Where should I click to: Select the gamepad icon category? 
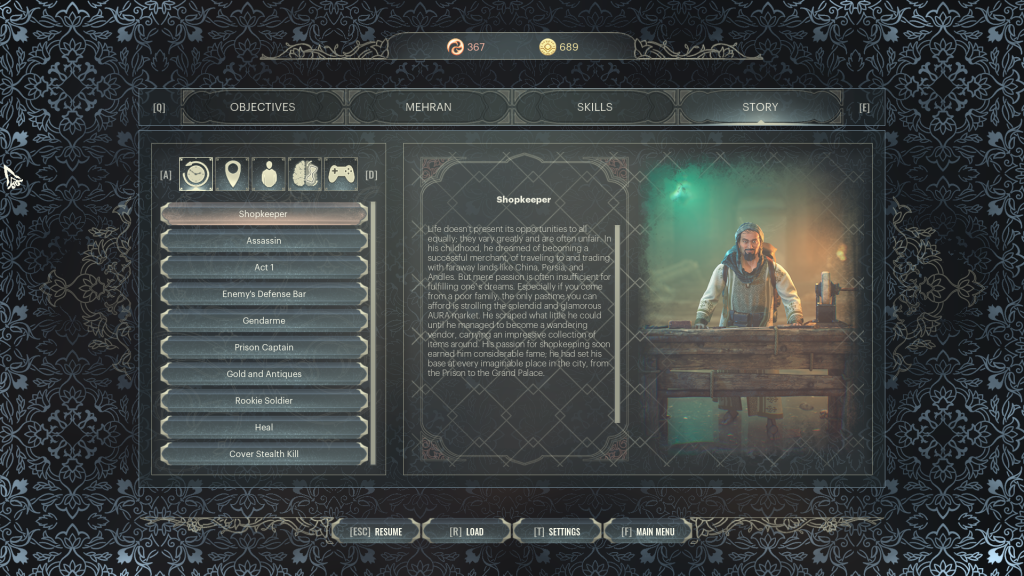coord(342,174)
